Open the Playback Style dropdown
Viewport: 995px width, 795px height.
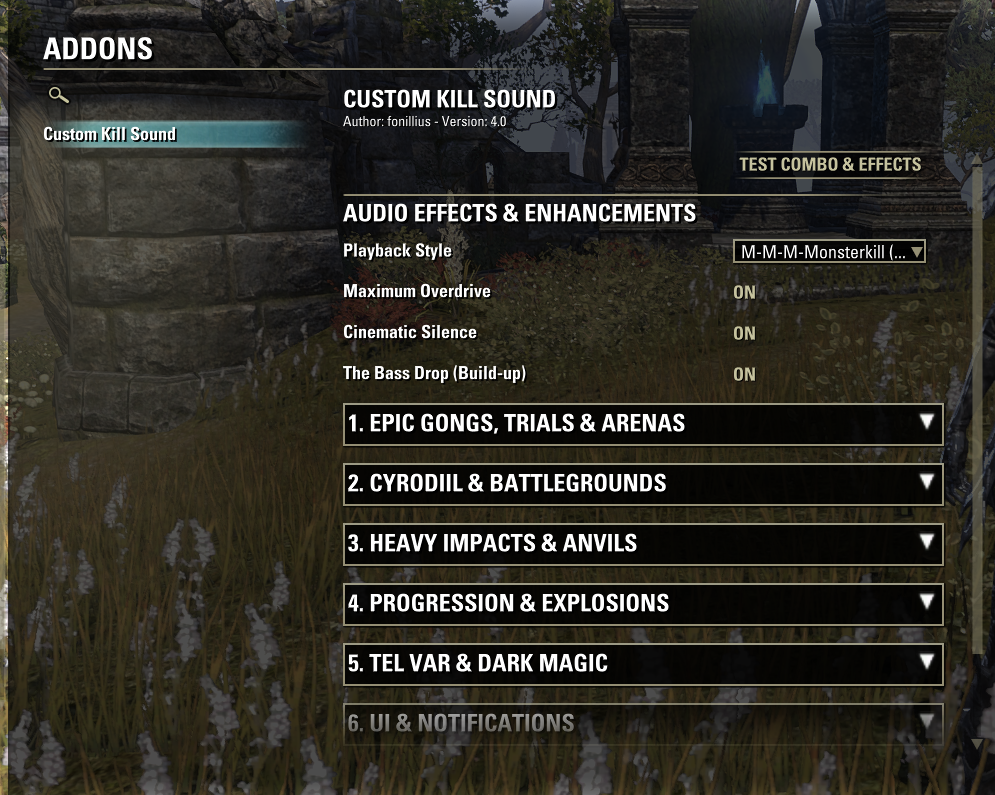829,252
